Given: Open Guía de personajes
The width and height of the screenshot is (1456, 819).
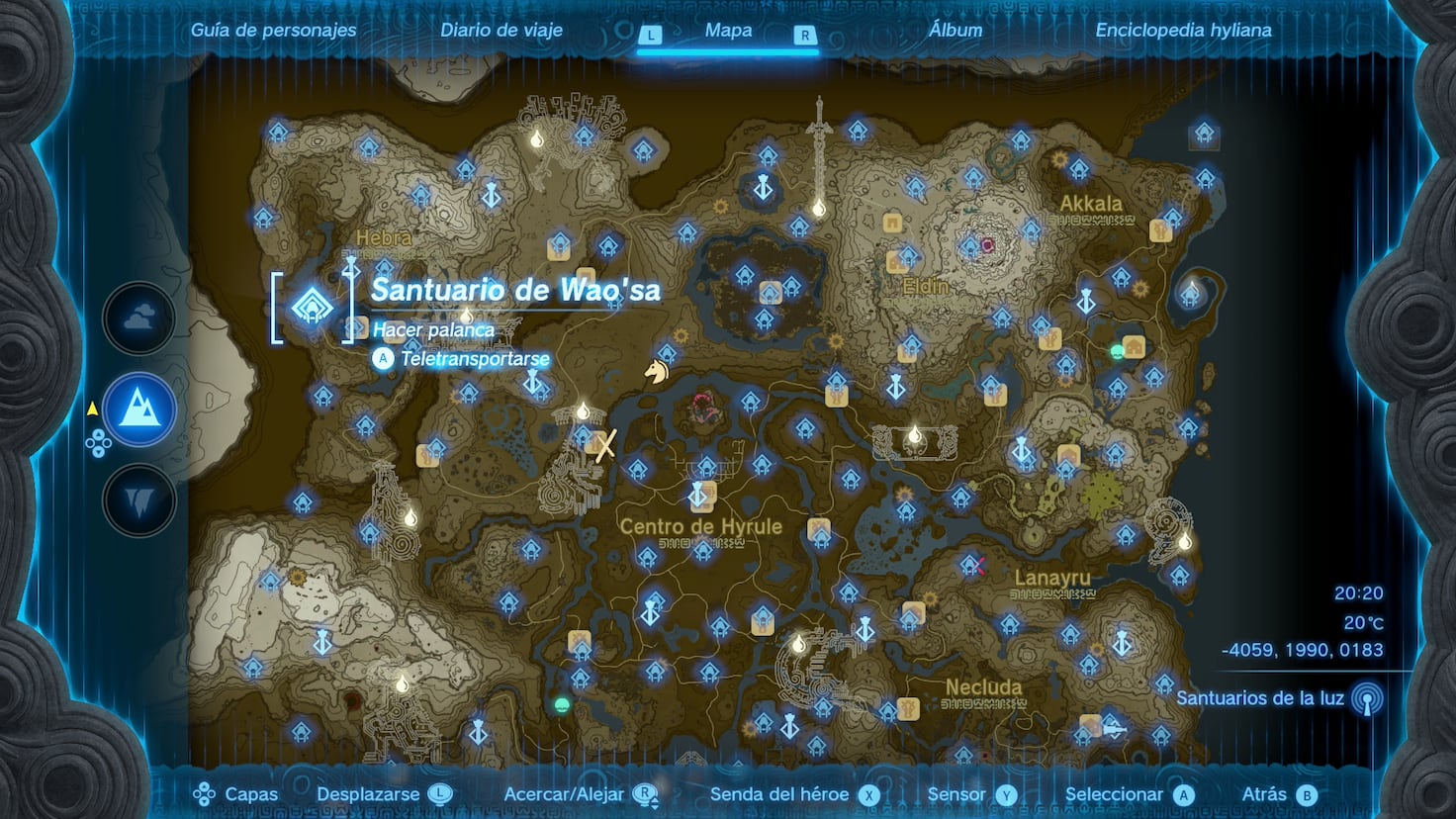Looking at the screenshot, I should pyautogui.click(x=273, y=30).
